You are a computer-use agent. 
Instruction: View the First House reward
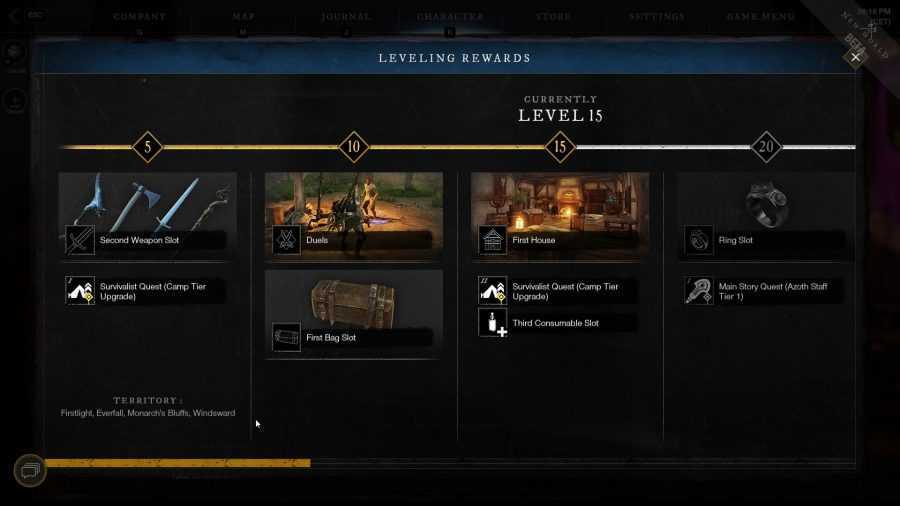[x=559, y=216]
